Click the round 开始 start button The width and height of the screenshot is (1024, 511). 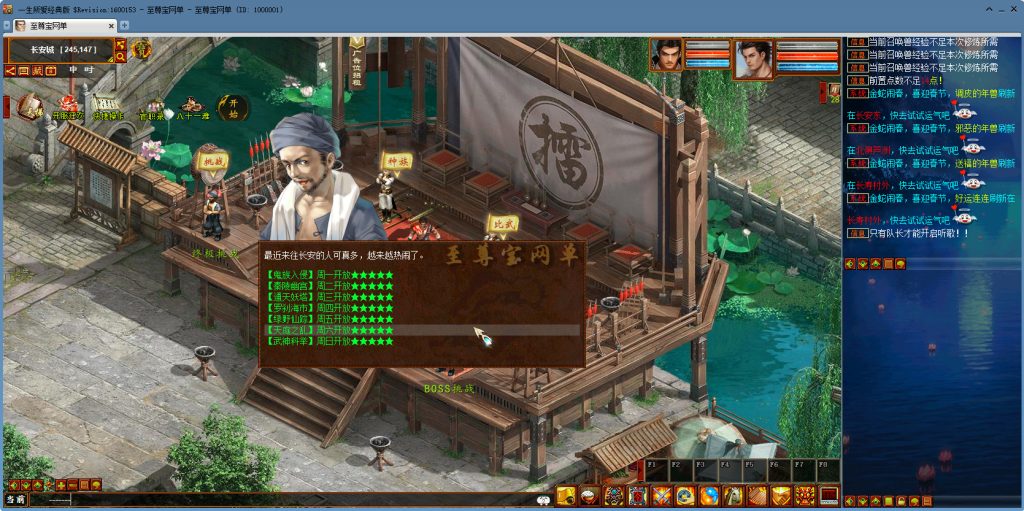coord(234,104)
